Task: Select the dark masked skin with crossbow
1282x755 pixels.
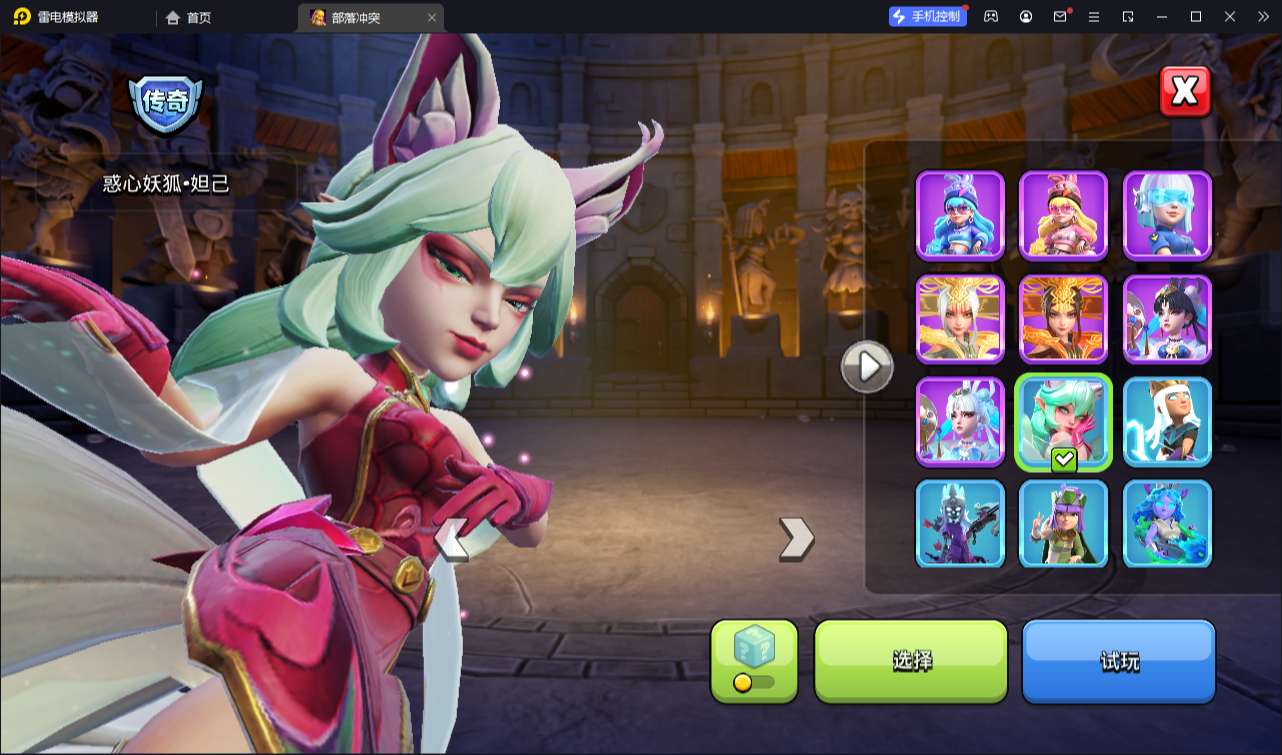Action: pos(960,524)
